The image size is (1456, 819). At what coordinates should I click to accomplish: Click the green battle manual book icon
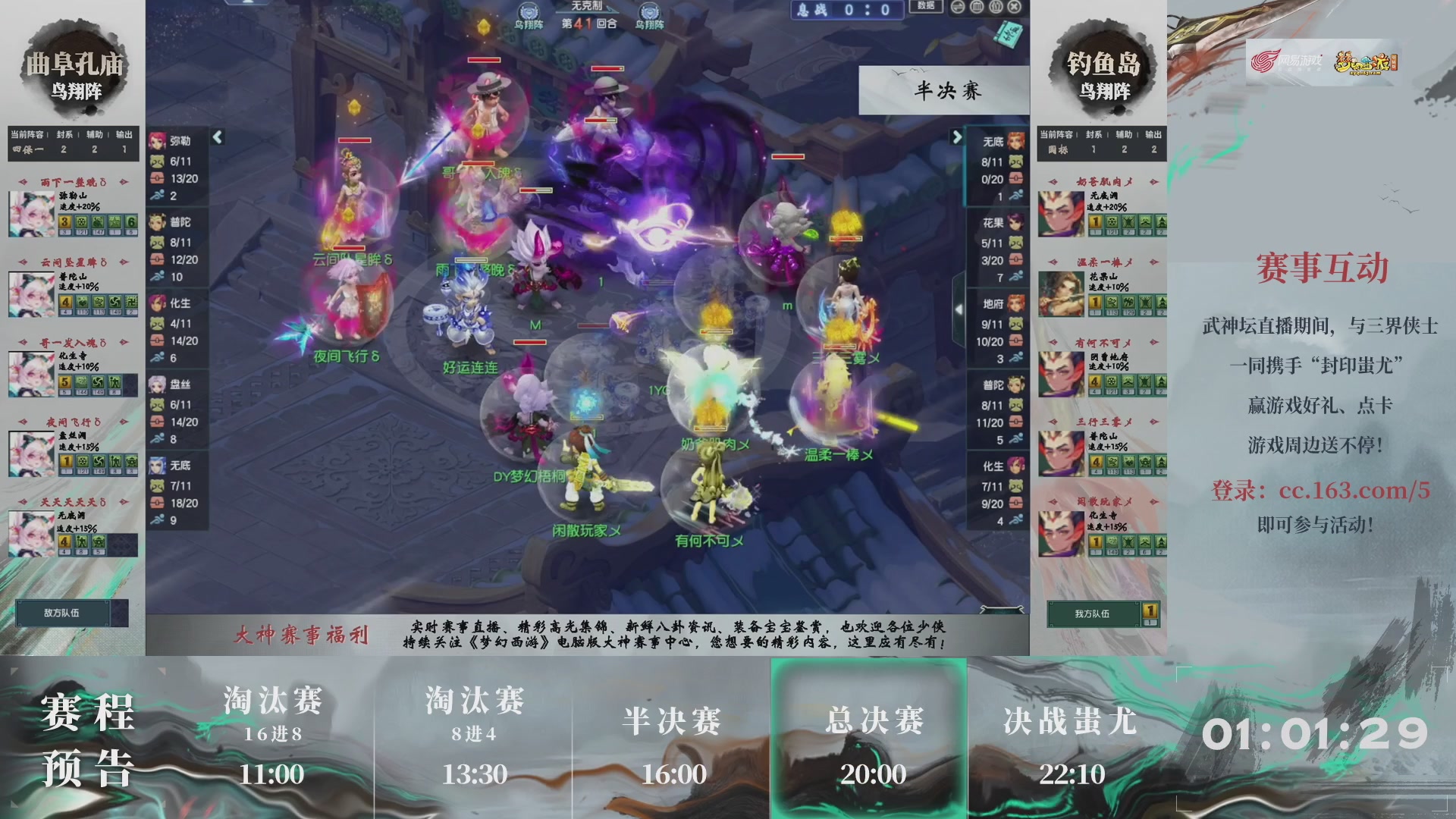[1007, 34]
